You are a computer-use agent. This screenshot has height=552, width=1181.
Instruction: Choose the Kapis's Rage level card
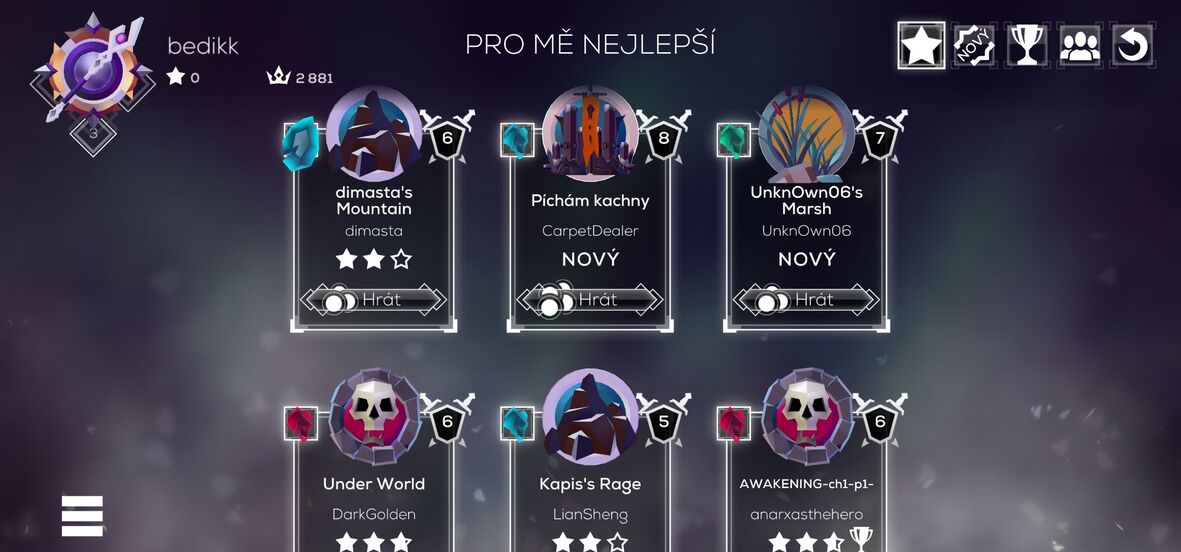[590, 485]
